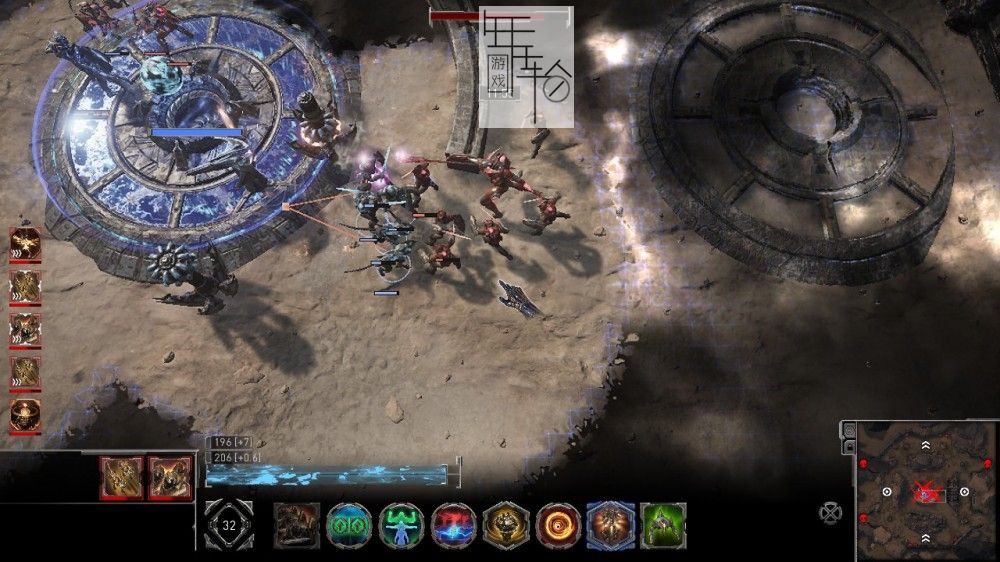The width and height of the screenshot is (1000, 562).
Task: Select the winged bird squad portrait
Action: point(25,245)
